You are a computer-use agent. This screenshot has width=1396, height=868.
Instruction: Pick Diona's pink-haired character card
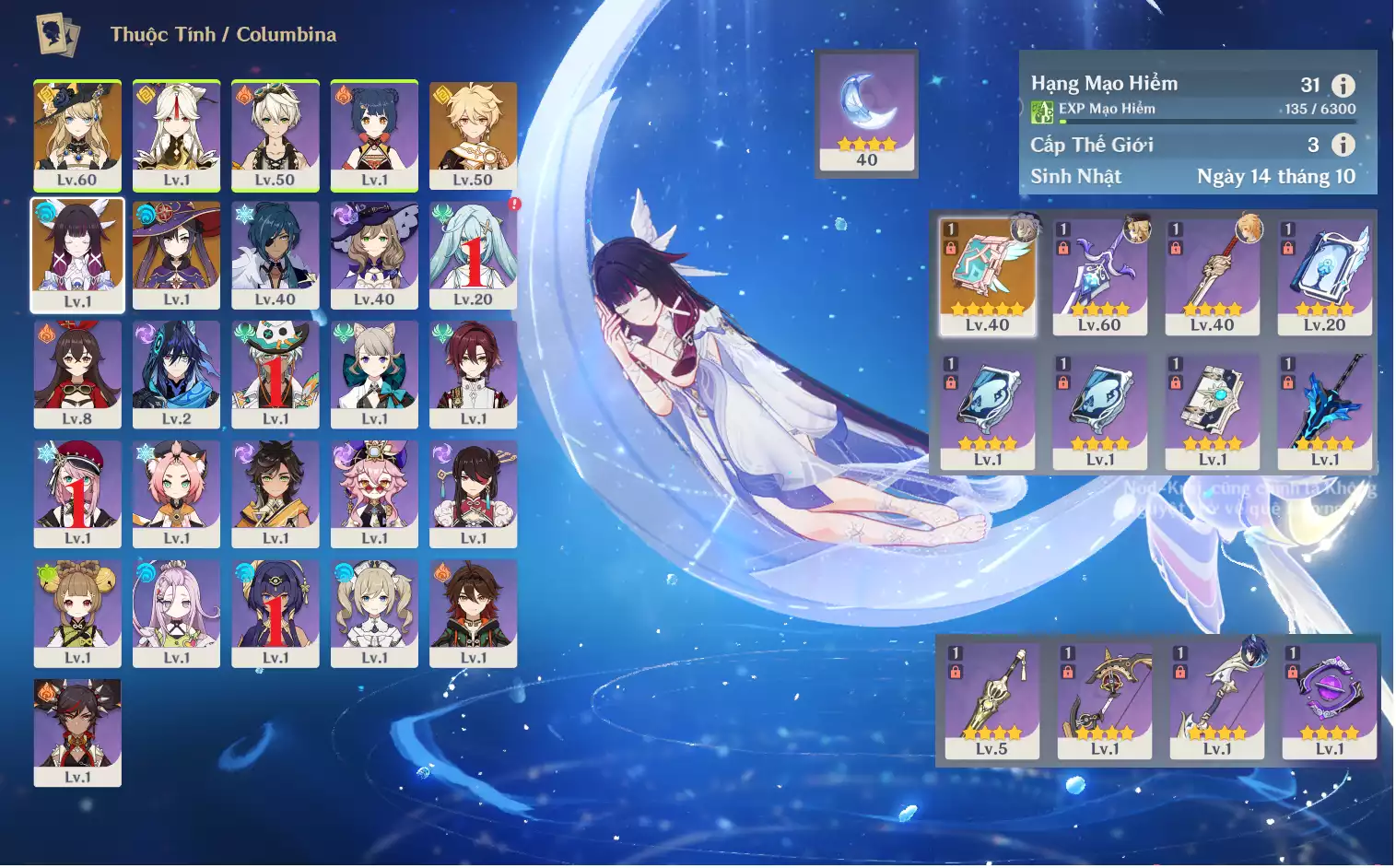click(x=176, y=494)
